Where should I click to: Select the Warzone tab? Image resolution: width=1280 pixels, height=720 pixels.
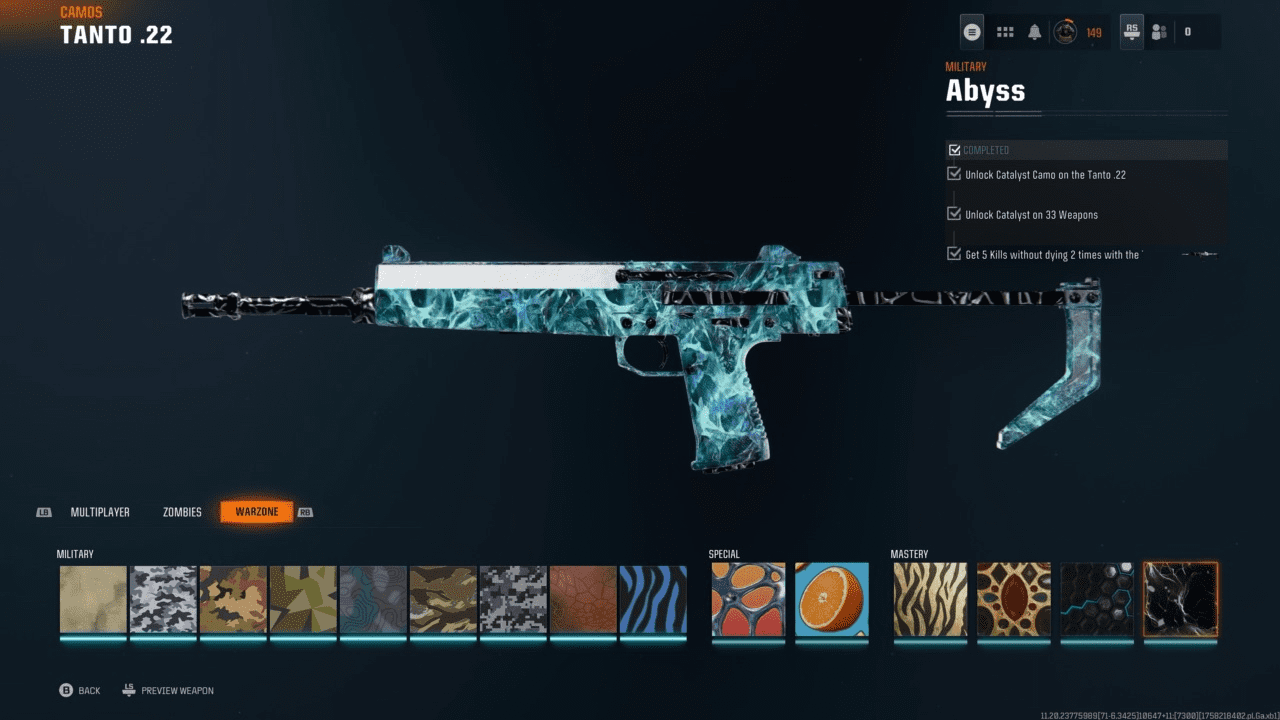[256, 511]
